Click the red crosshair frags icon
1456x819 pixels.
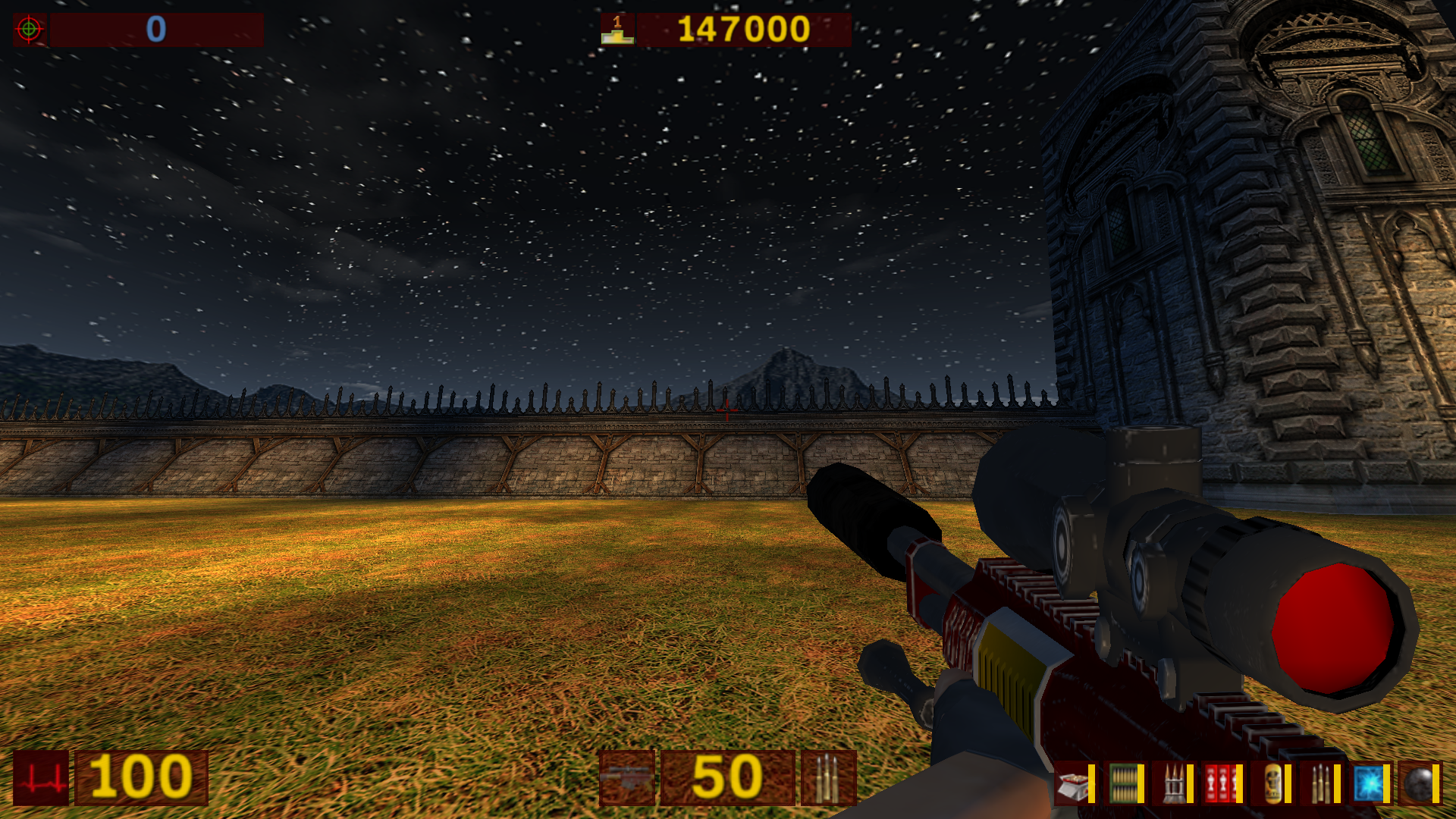pyautogui.click(x=30, y=30)
